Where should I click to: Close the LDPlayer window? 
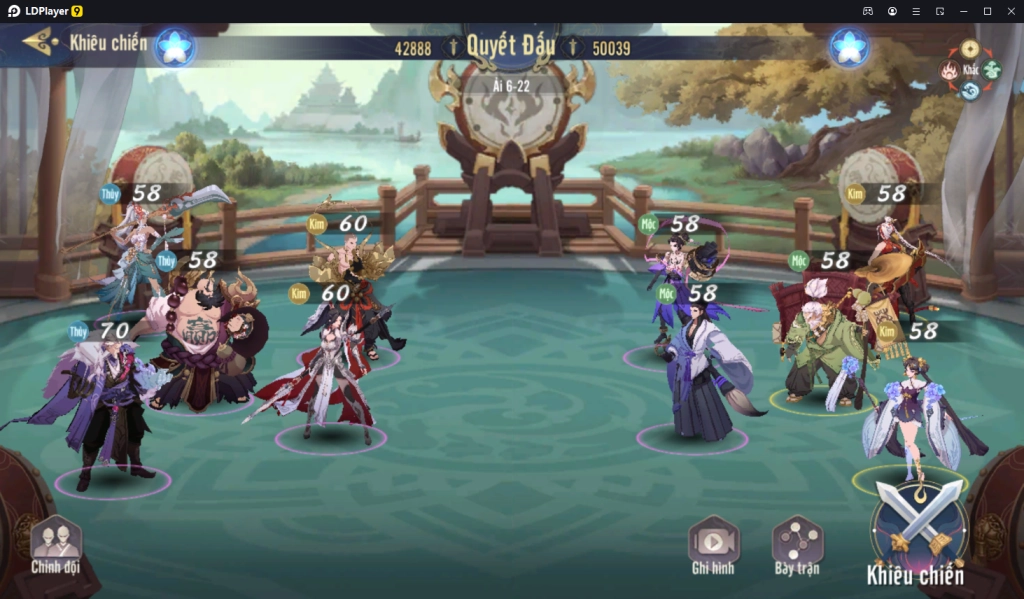(1010, 10)
